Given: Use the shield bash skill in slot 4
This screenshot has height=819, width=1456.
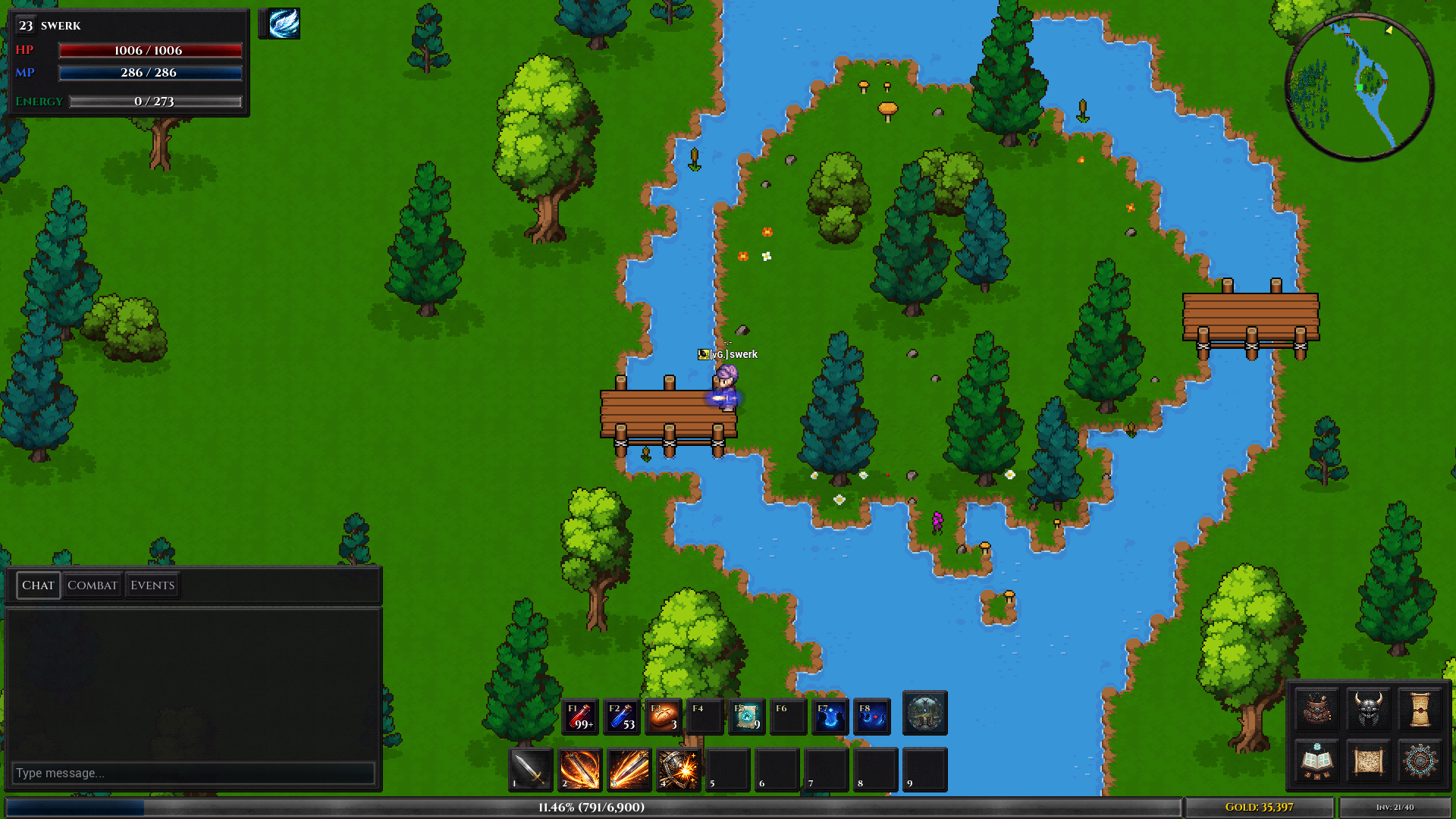Looking at the screenshot, I should pyautogui.click(x=678, y=769).
